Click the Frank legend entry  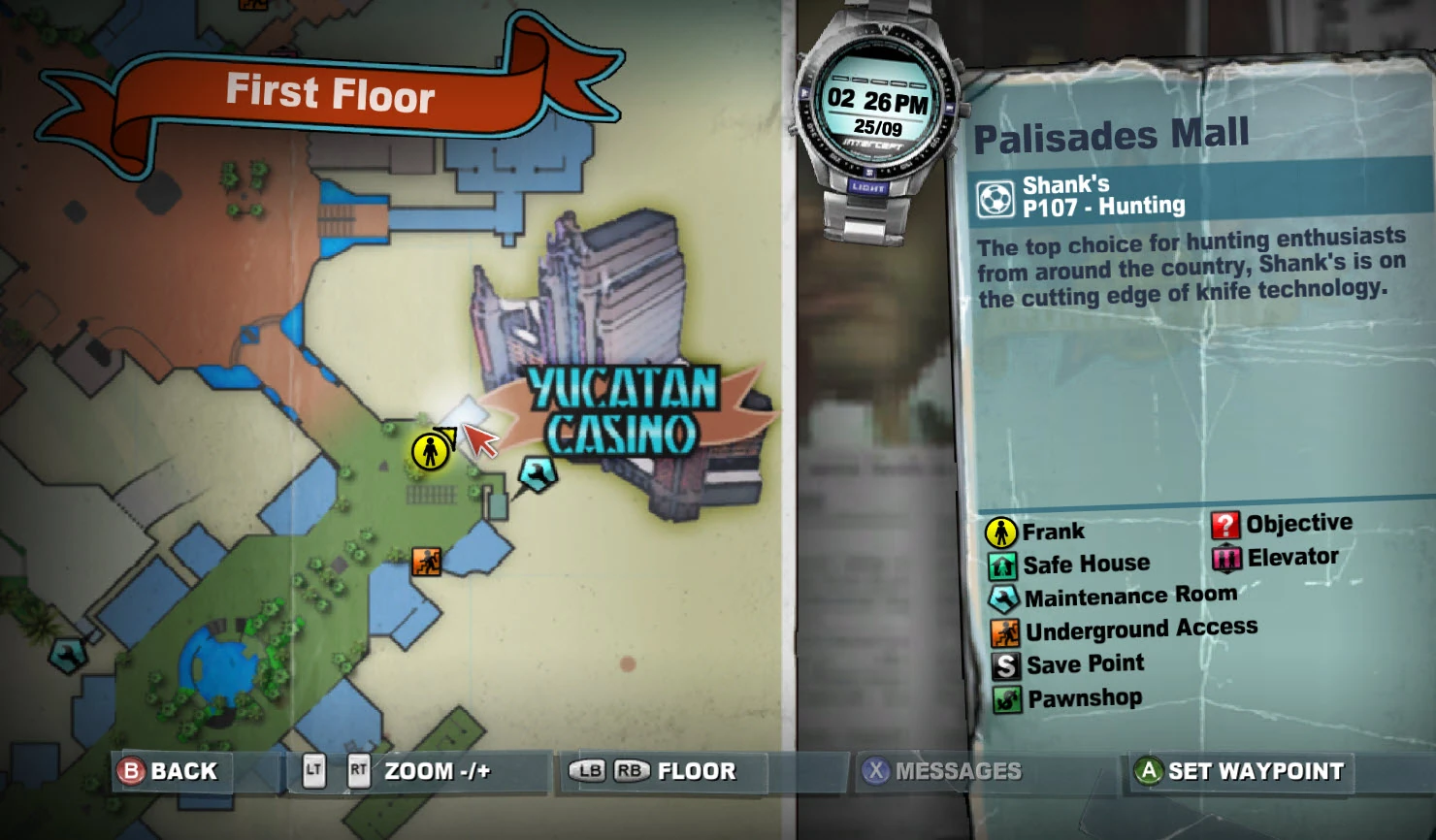click(1002, 531)
